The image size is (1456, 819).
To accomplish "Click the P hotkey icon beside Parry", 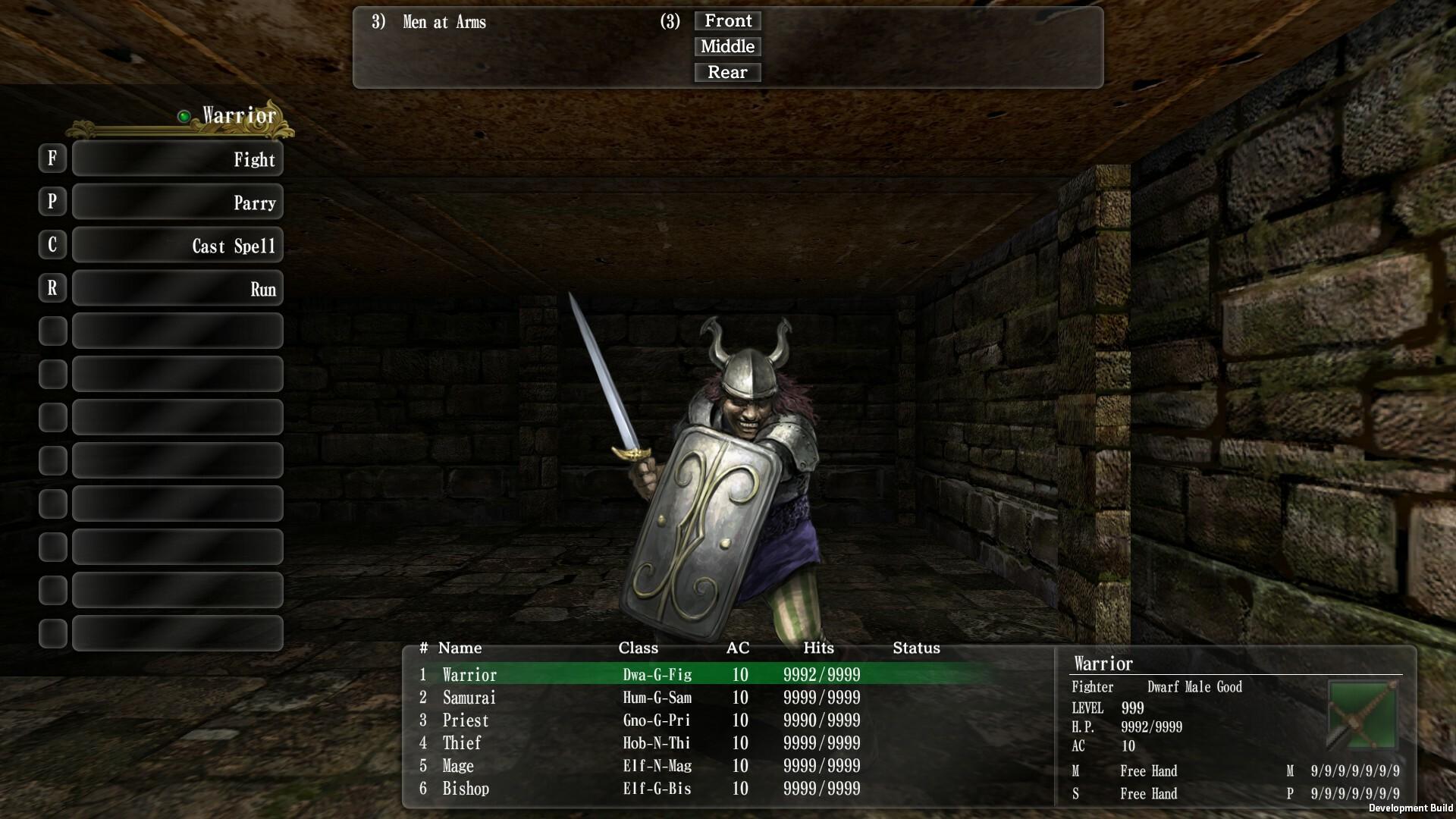I will point(52,202).
